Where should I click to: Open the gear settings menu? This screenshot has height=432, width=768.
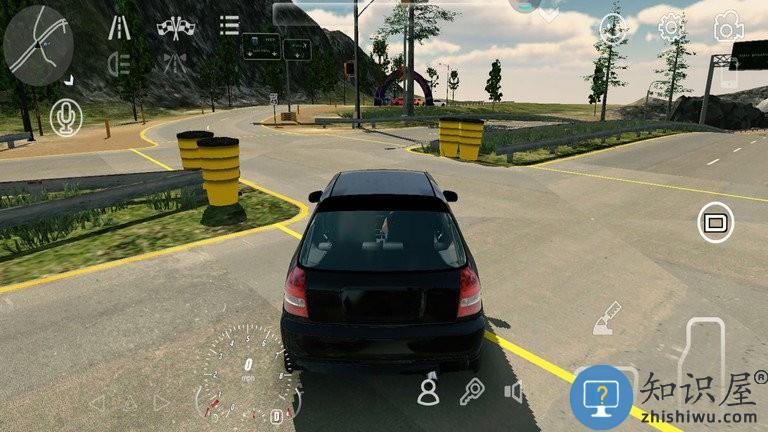pos(671,26)
